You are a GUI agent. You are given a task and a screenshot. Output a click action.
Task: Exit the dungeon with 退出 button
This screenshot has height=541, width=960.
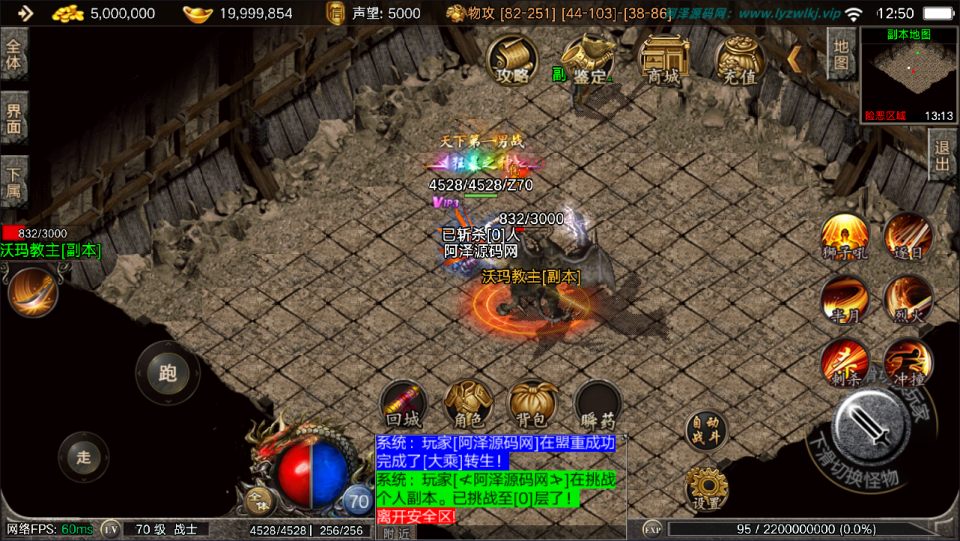942,155
